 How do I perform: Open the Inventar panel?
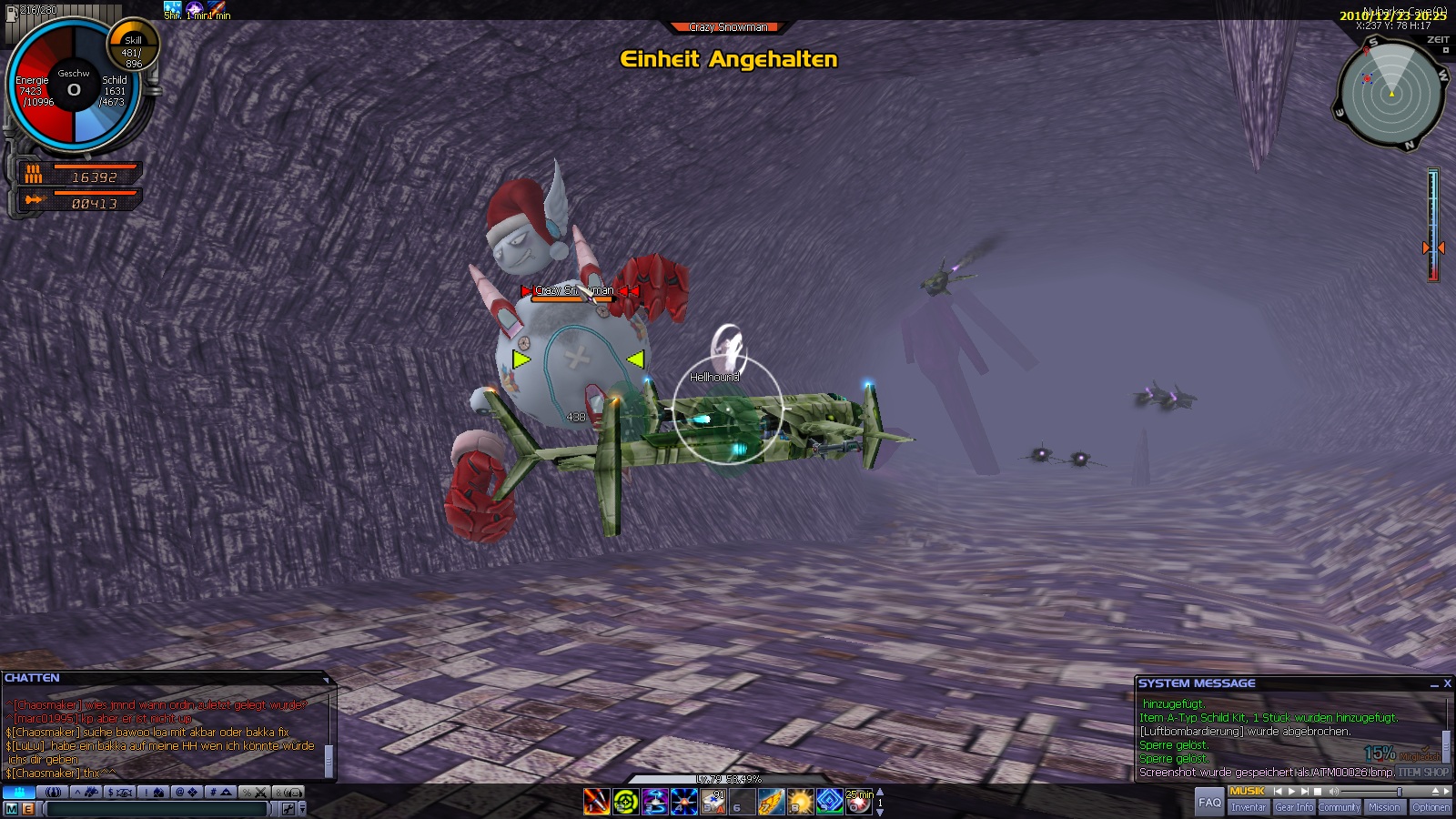[1248, 807]
